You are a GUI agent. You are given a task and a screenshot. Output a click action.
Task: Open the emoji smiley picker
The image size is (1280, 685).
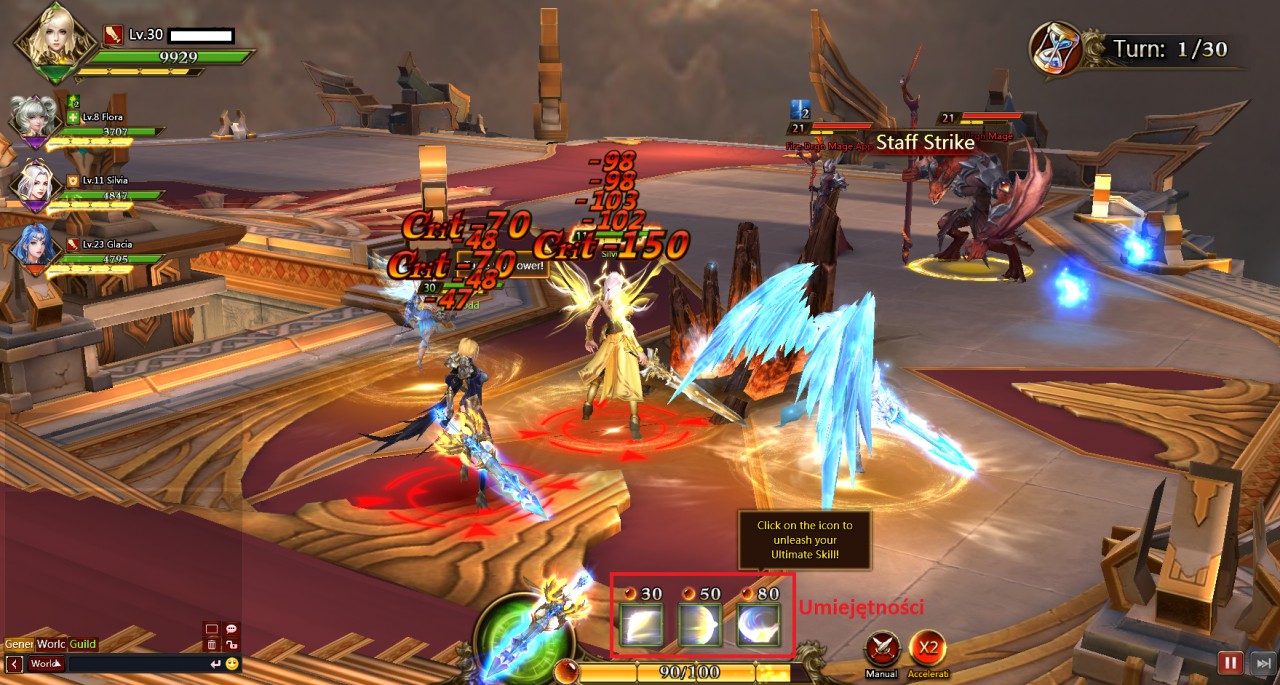tap(232, 663)
